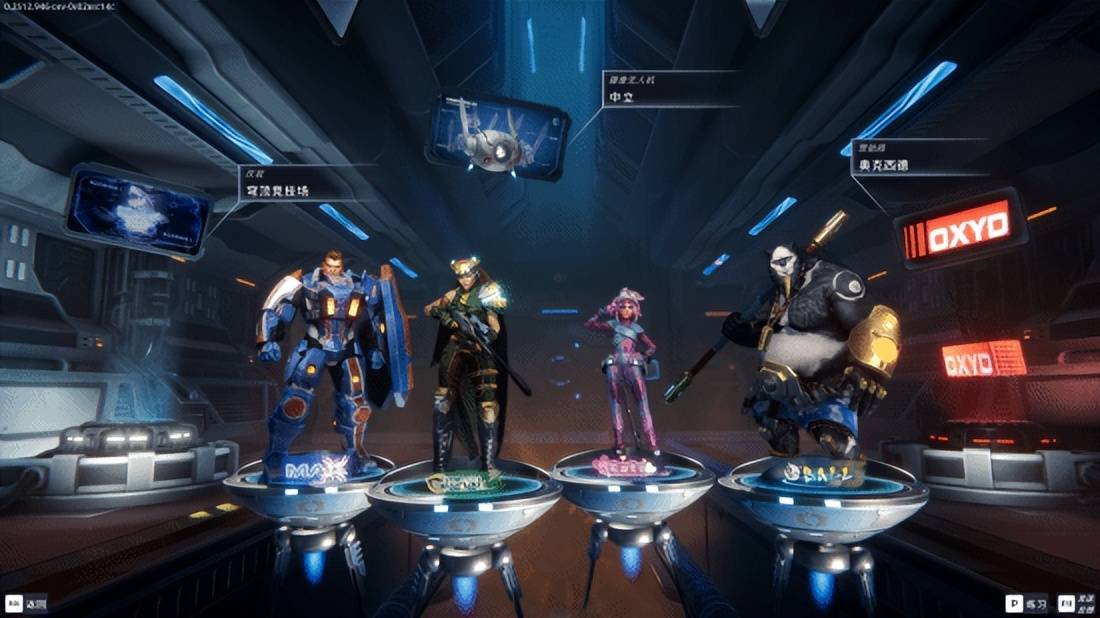Click the 返回 back button

point(27,603)
